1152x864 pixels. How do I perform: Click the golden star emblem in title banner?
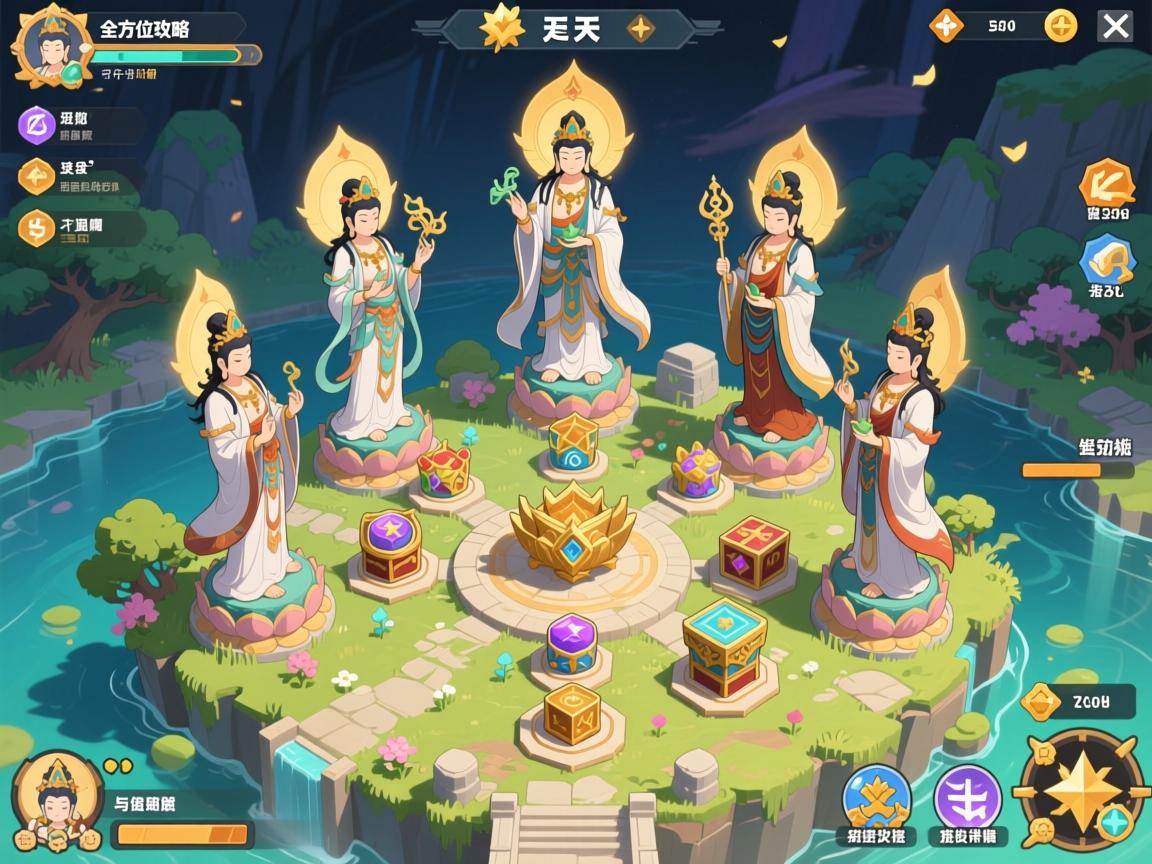coord(502,28)
